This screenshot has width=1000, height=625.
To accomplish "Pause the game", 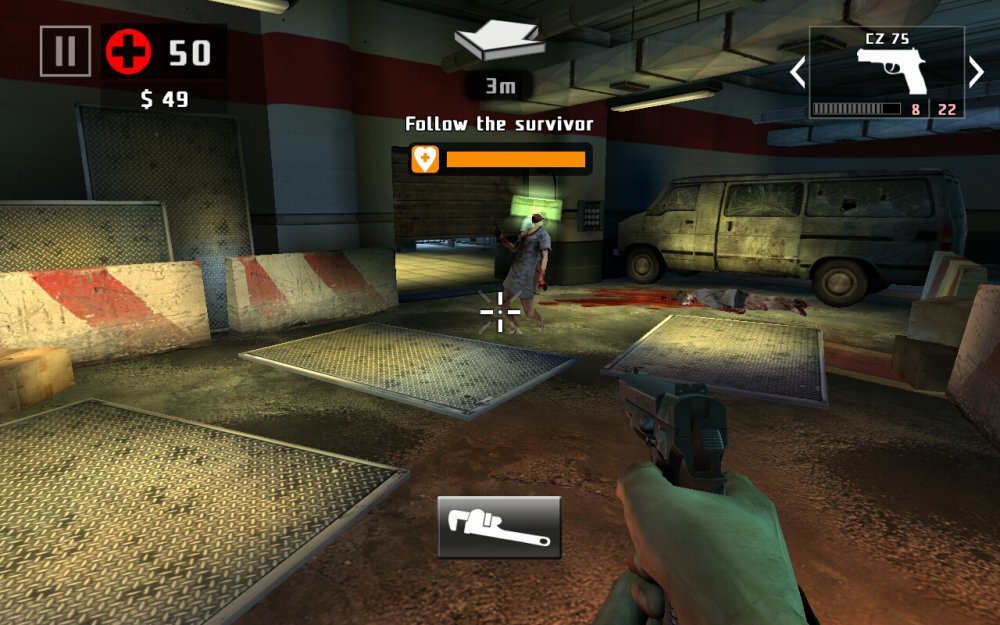I will click(x=65, y=51).
